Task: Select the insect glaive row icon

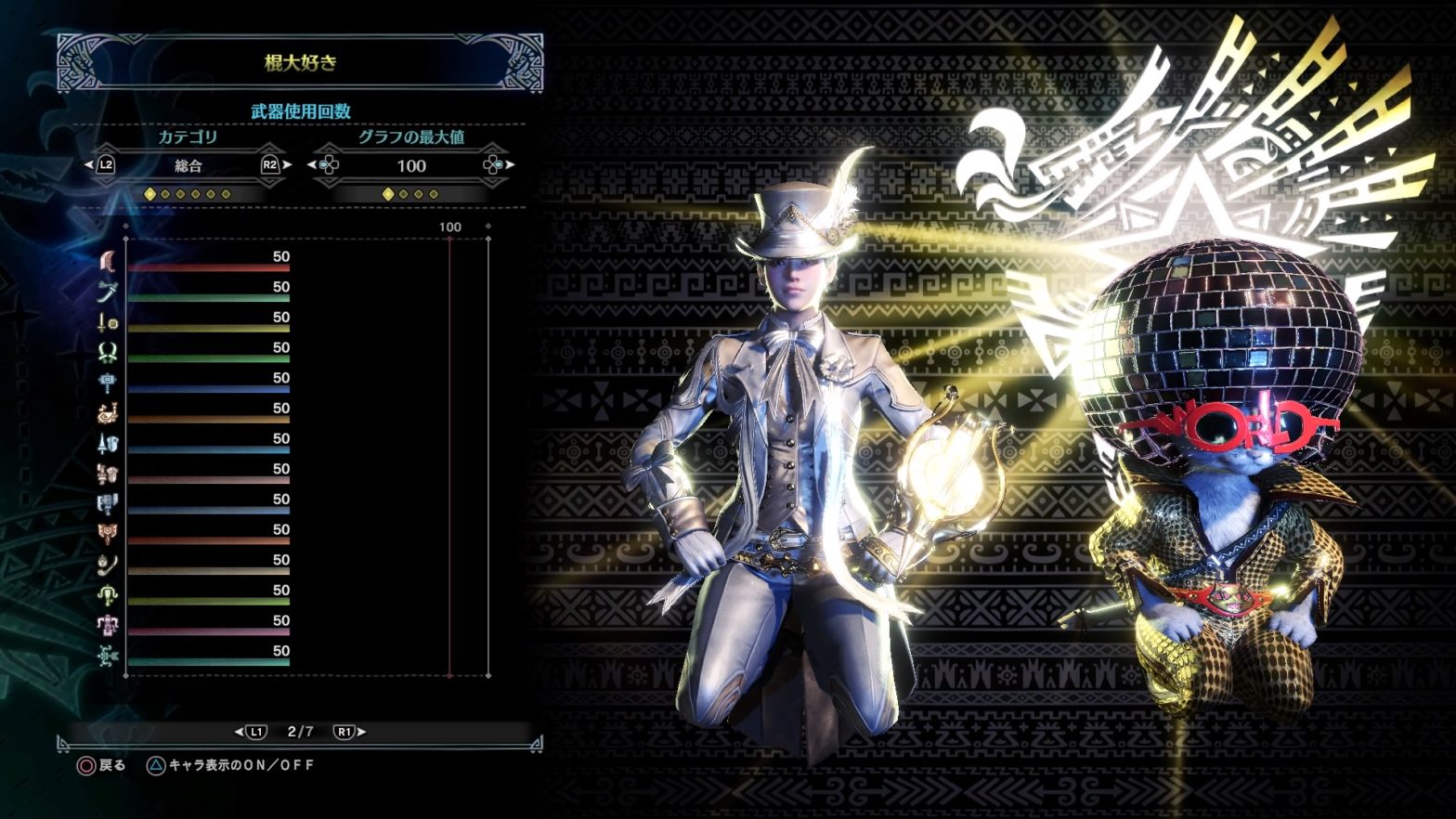Action: [x=108, y=565]
